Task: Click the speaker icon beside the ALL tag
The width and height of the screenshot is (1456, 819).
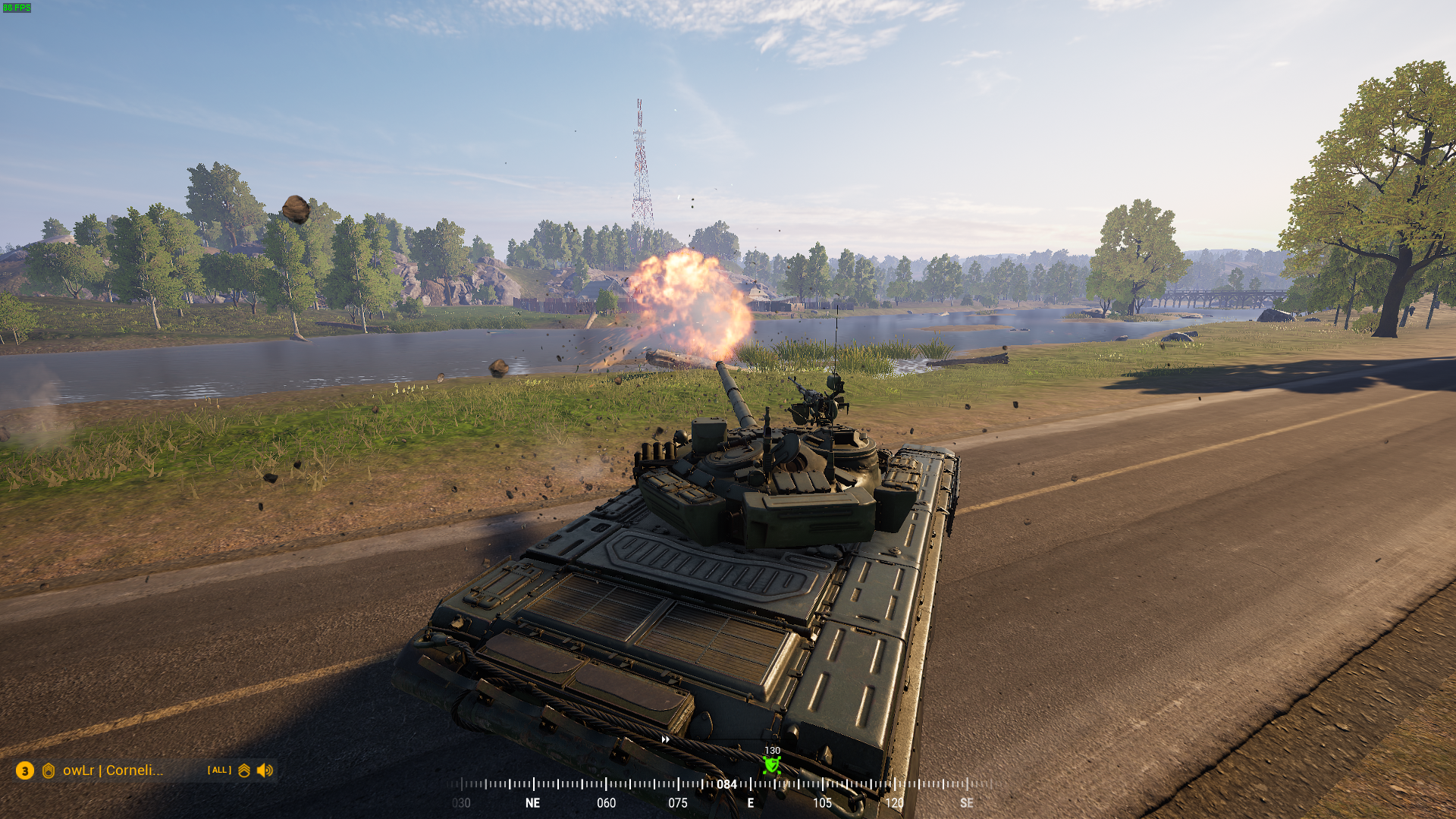Action: (x=265, y=770)
